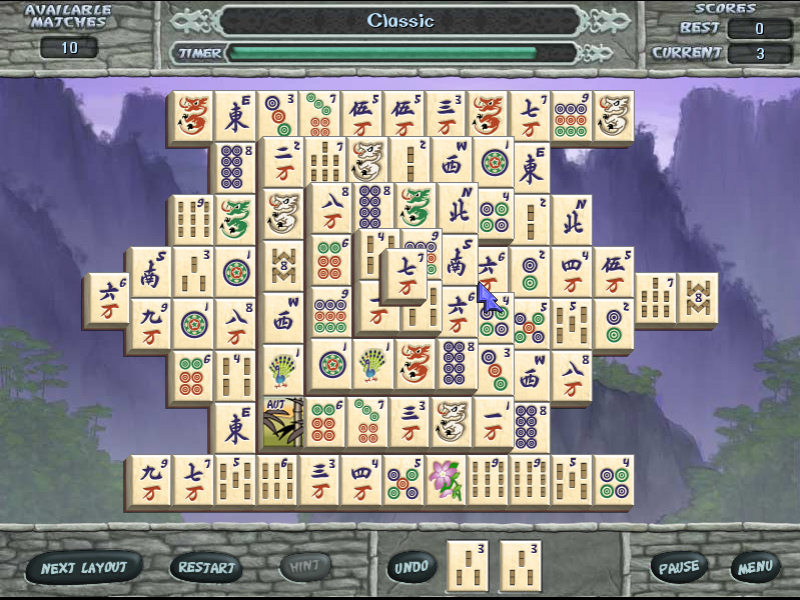The width and height of the screenshot is (800, 600).
Task: Load the Next Layout
Action: point(84,568)
